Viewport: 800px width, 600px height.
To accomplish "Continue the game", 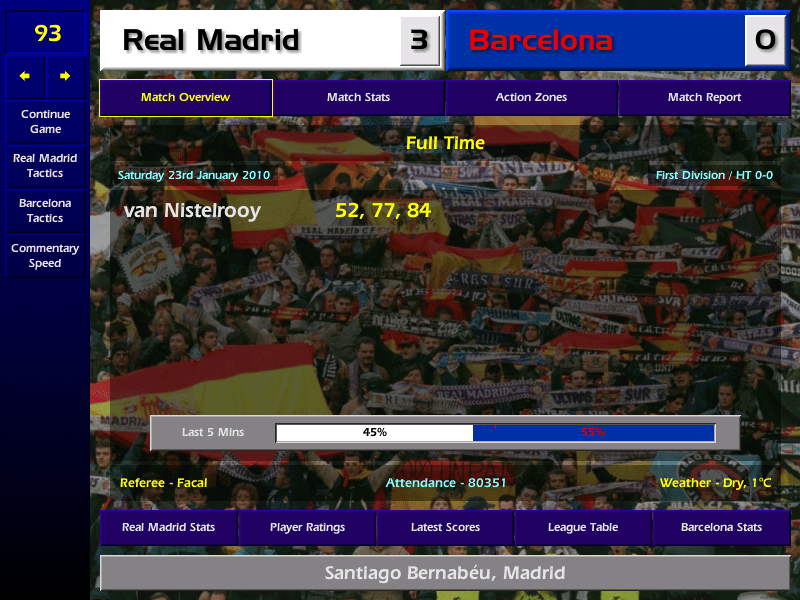I will click(45, 121).
